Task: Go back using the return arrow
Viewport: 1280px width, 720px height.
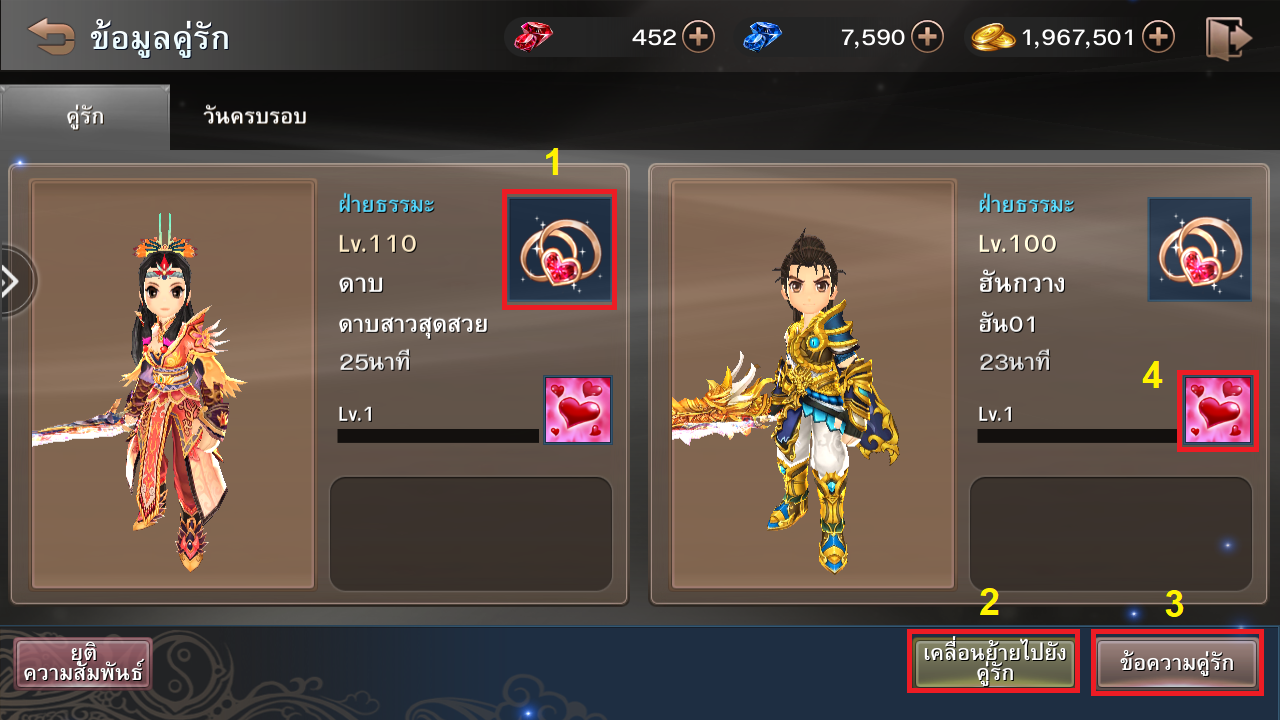Action: point(51,37)
